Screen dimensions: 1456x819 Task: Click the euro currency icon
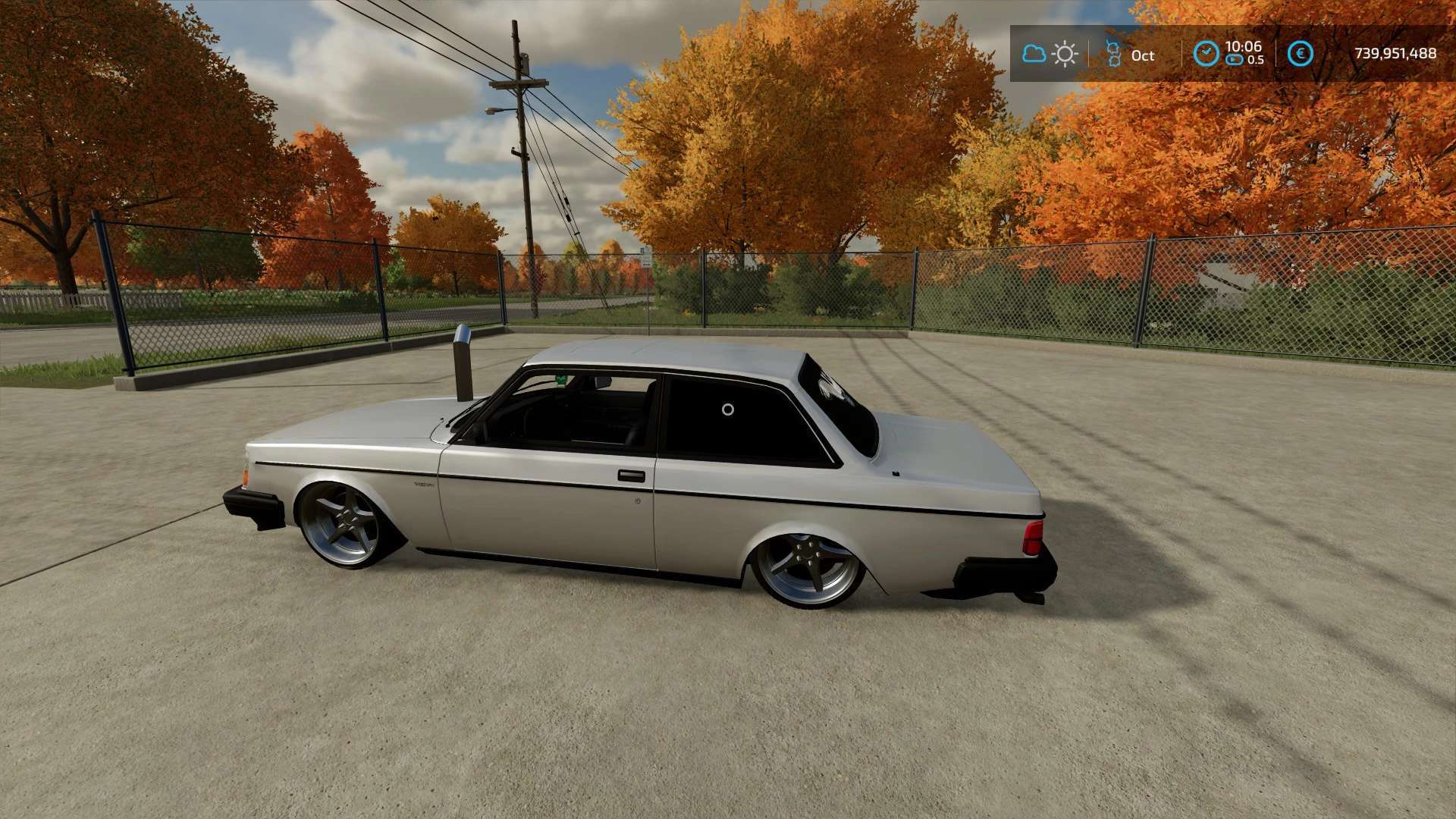tap(1300, 54)
